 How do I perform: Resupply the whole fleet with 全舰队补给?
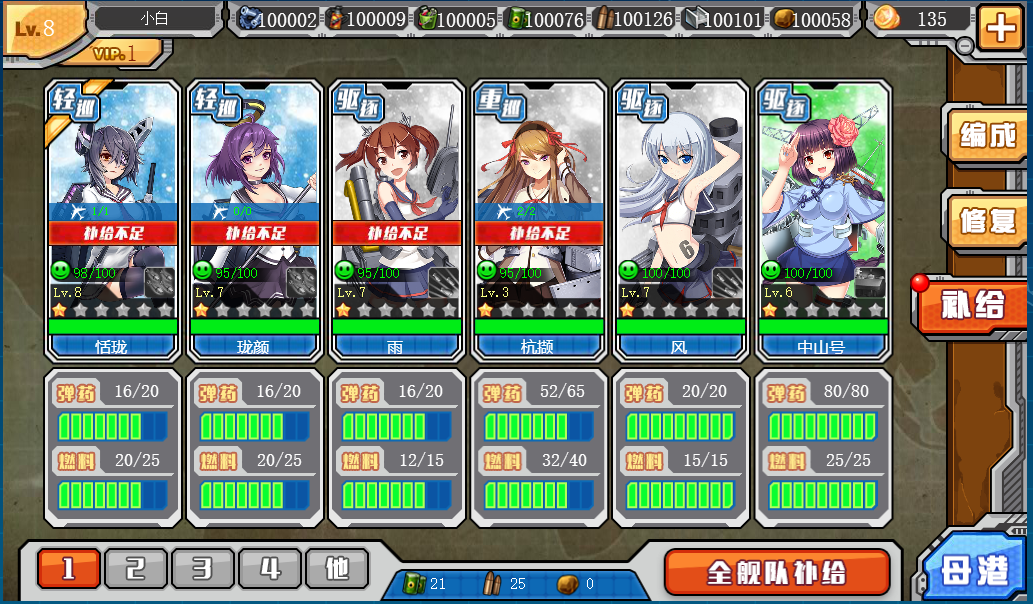tap(776, 572)
